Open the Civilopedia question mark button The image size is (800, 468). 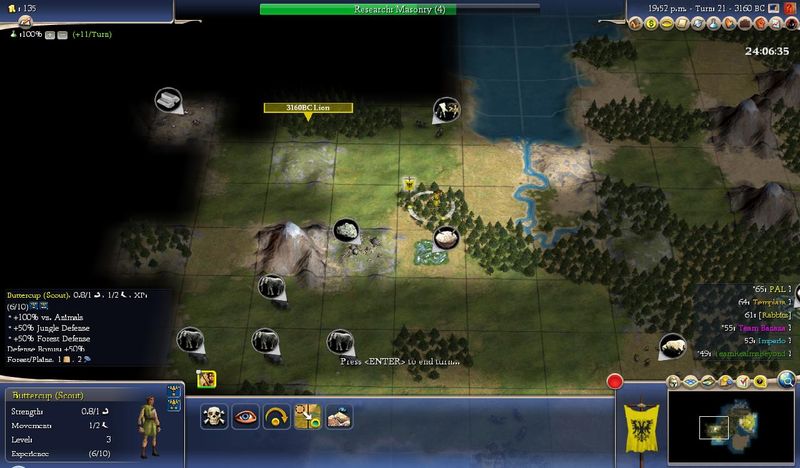[790, 10]
